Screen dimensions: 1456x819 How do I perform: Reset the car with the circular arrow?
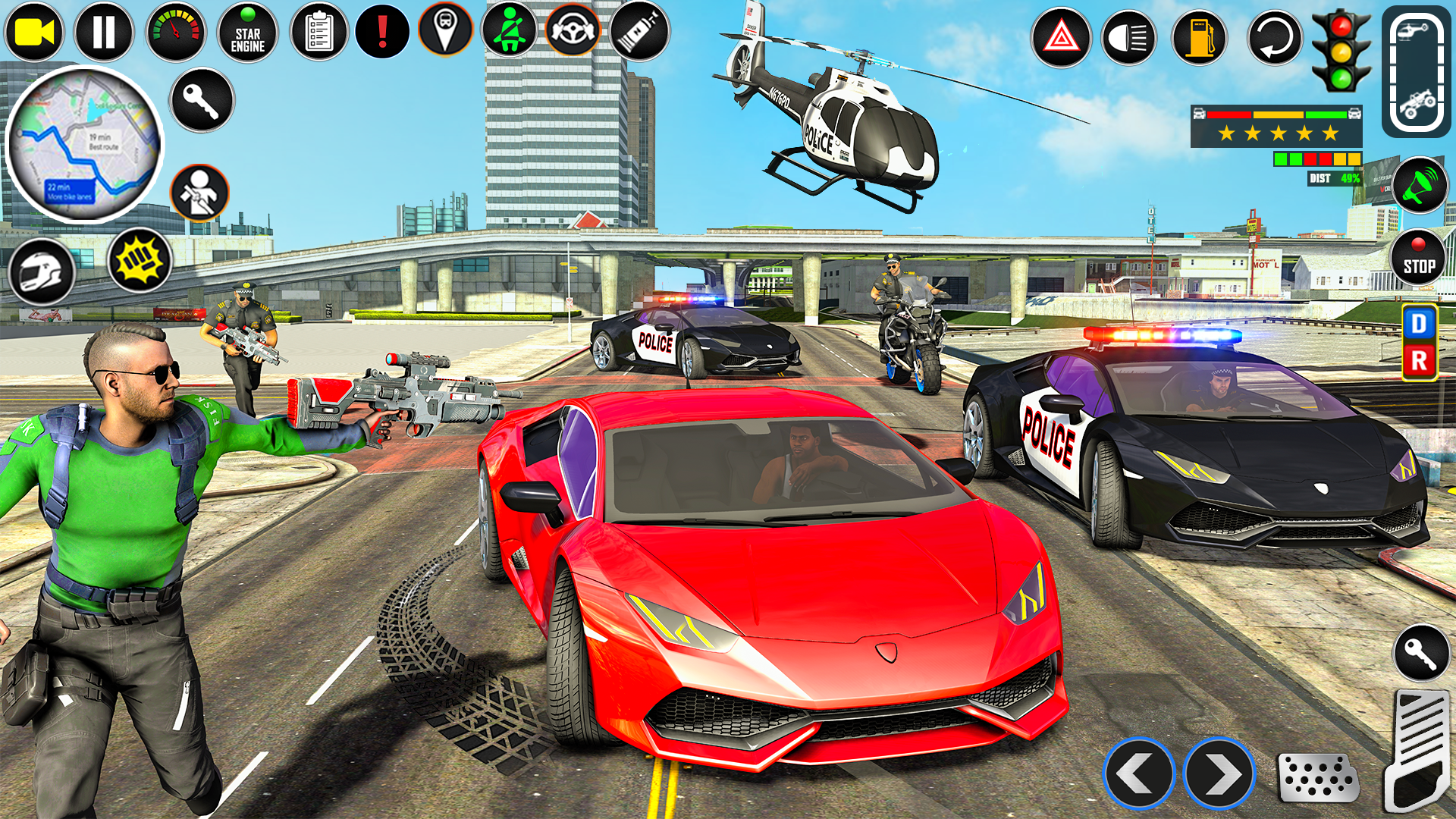[x=1274, y=37]
